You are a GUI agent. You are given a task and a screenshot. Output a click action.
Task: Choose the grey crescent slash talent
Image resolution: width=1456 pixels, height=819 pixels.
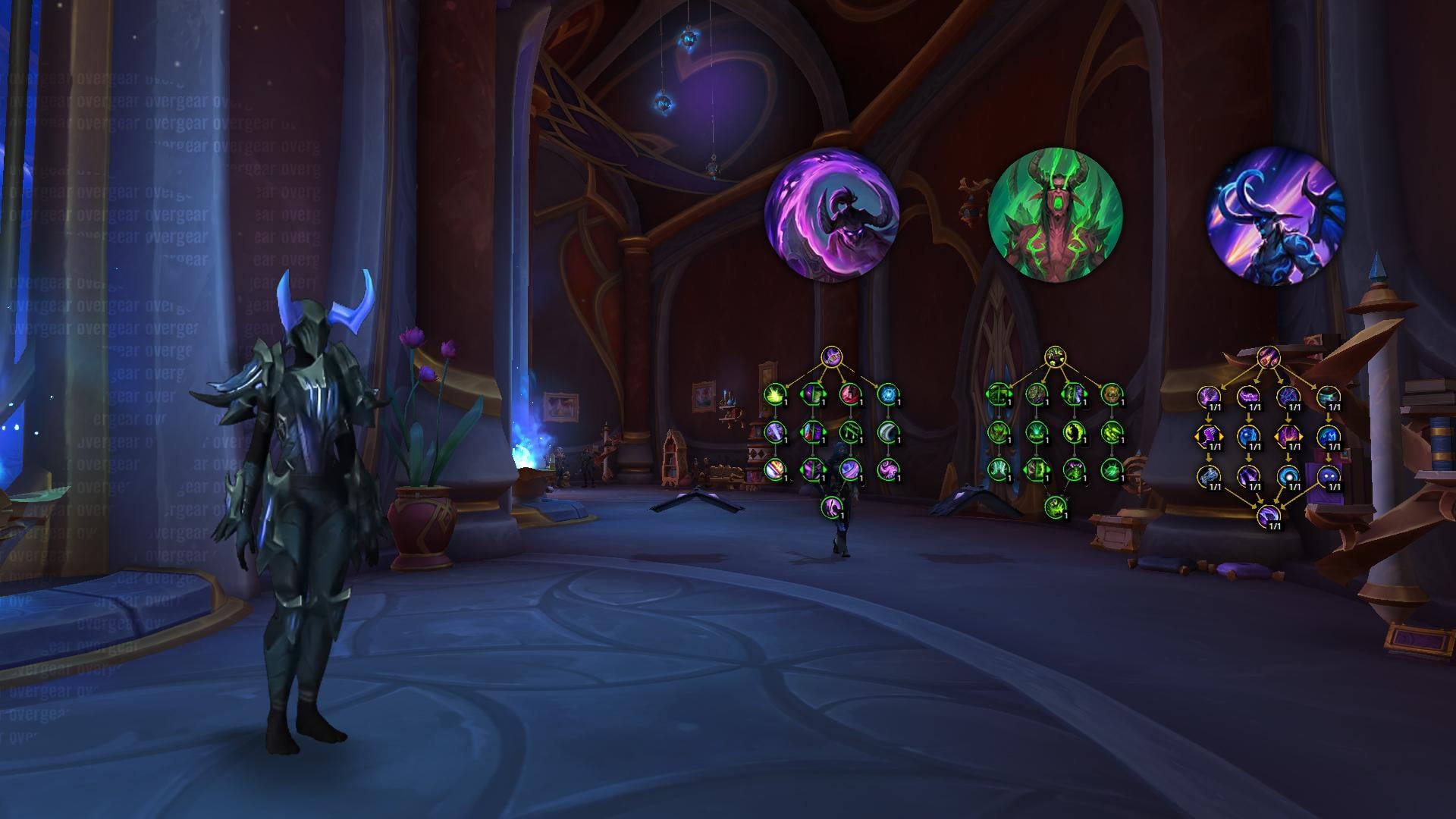click(887, 432)
